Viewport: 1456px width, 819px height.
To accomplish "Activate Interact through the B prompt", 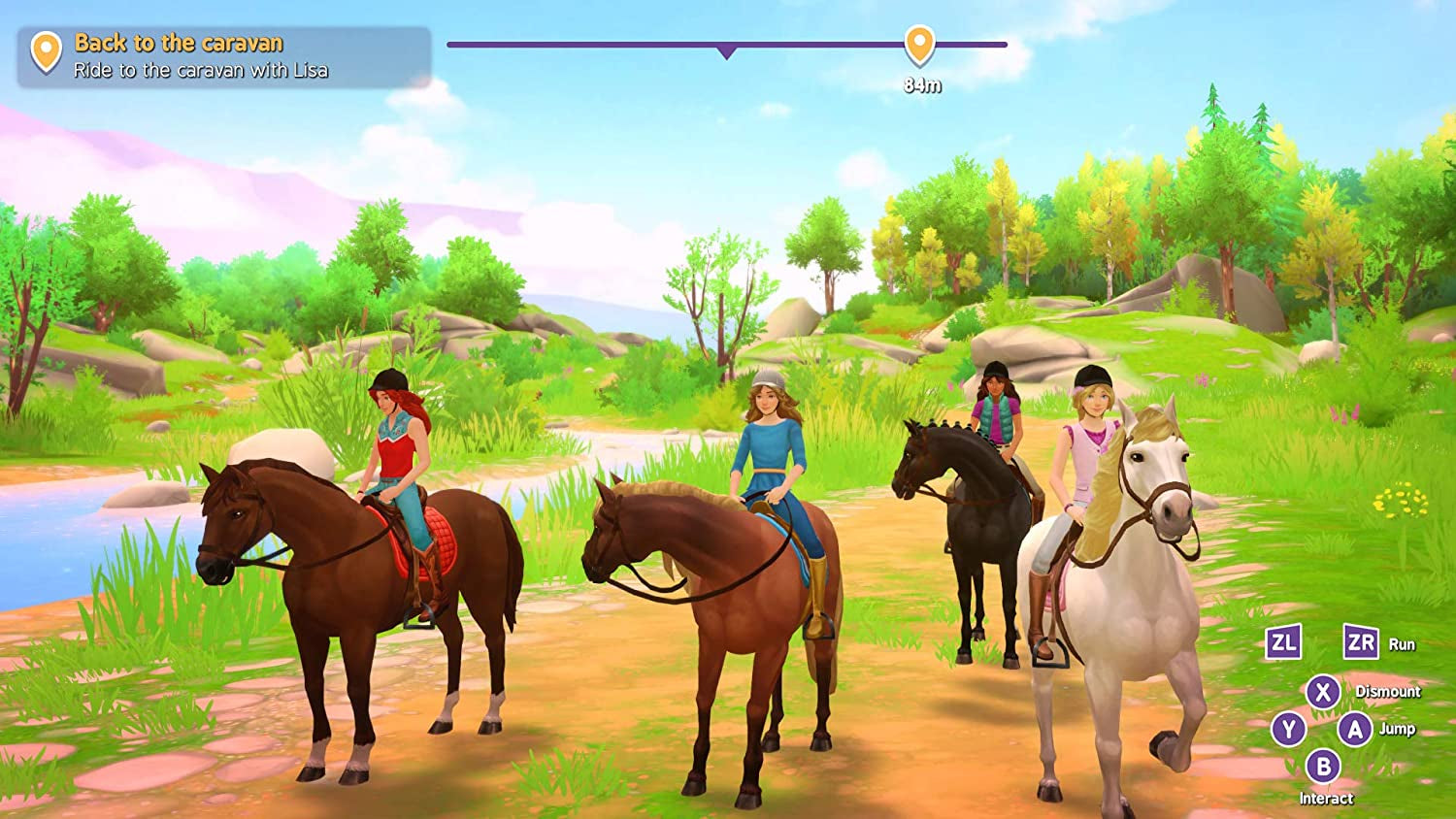I will (1323, 765).
